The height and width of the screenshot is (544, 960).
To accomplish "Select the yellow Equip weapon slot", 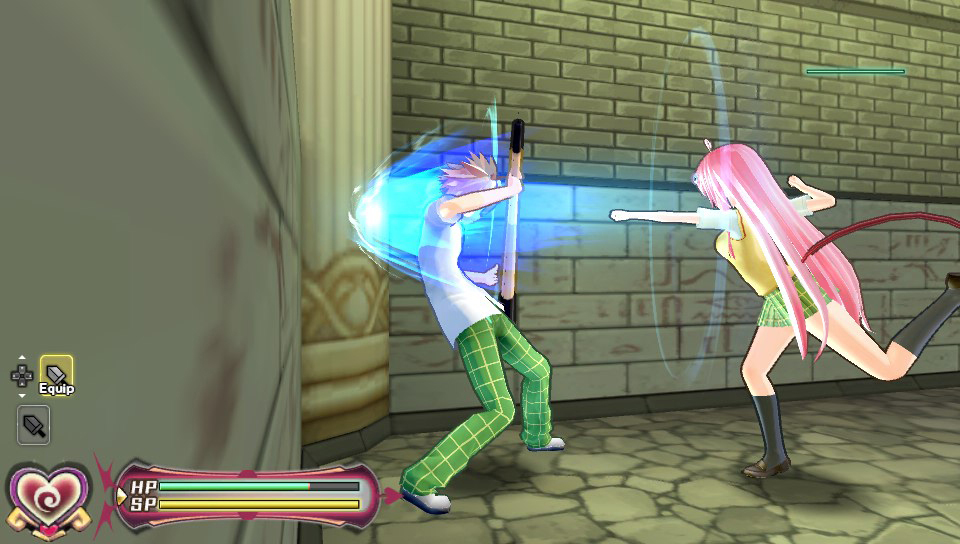I will point(56,371).
